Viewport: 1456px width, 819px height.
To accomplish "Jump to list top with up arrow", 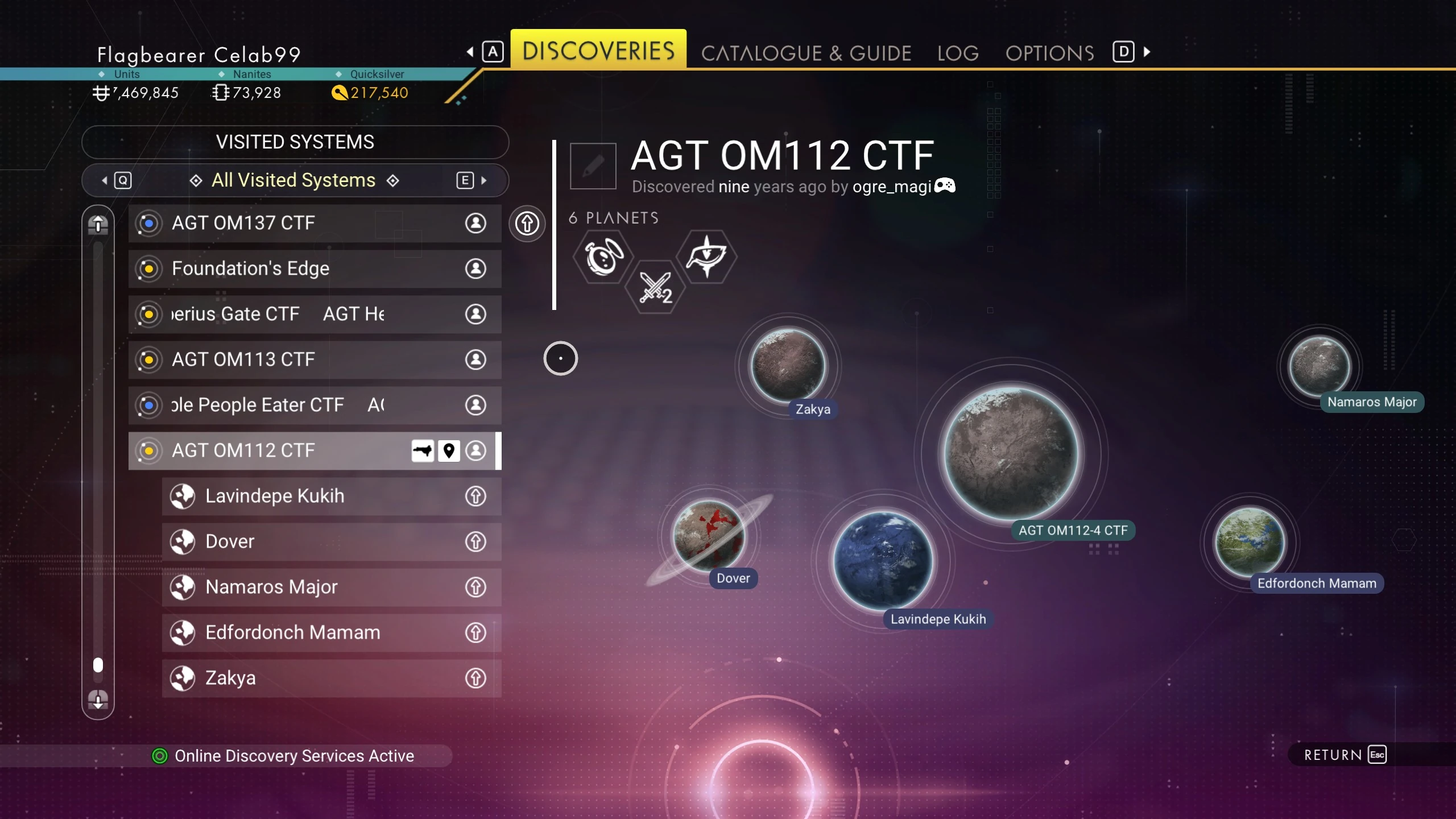I will (98, 225).
